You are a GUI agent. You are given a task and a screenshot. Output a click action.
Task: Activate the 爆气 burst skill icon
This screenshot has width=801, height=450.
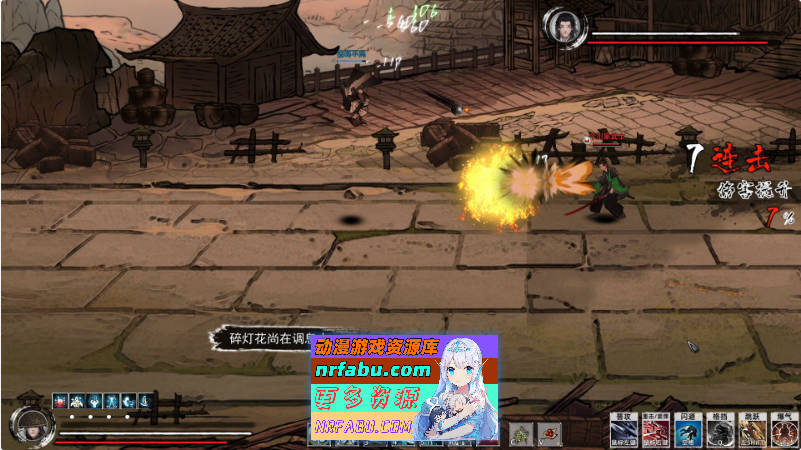783,431
